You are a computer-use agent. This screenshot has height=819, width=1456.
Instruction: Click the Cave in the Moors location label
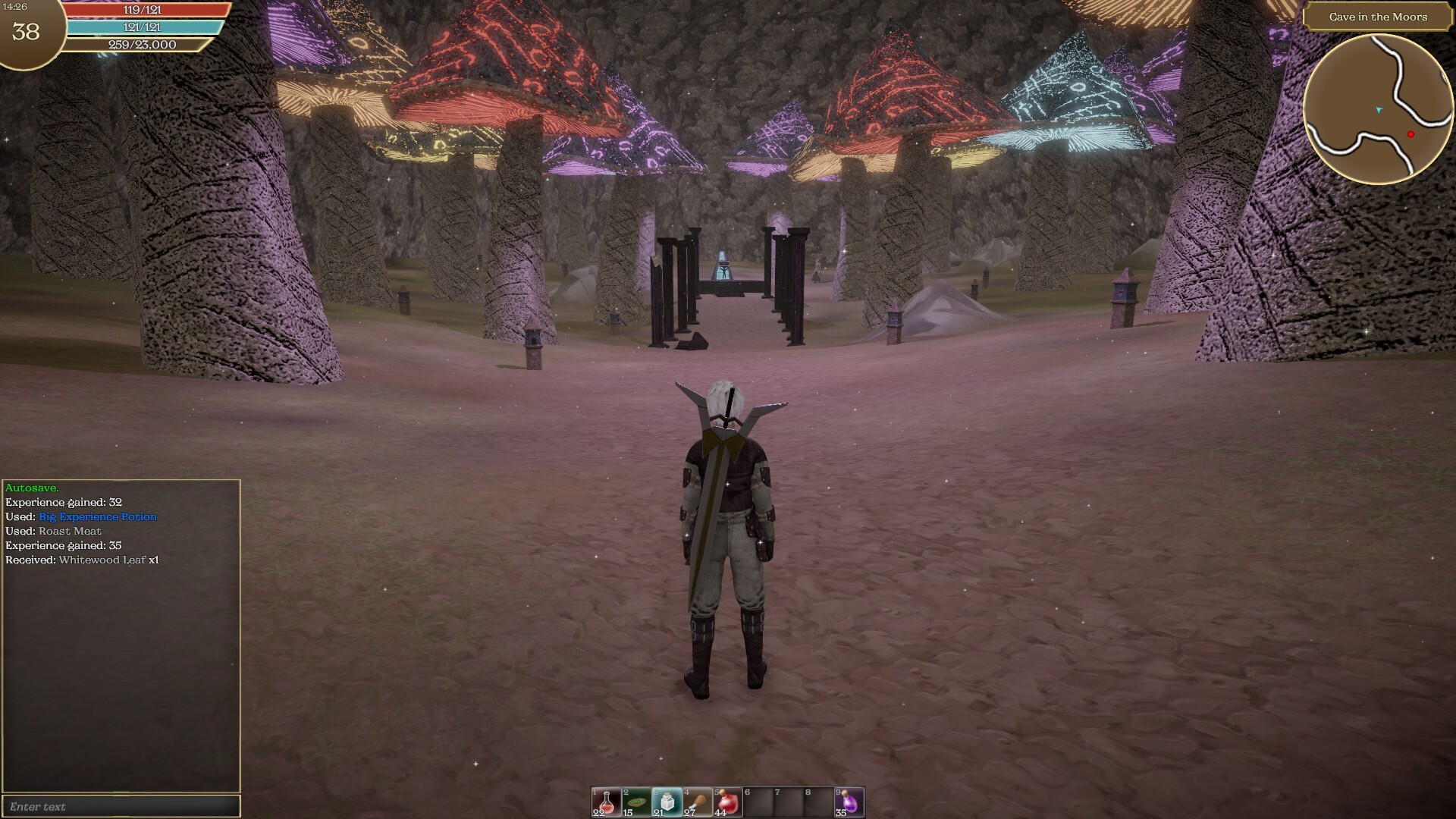pyautogui.click(x=1377, y=17)
